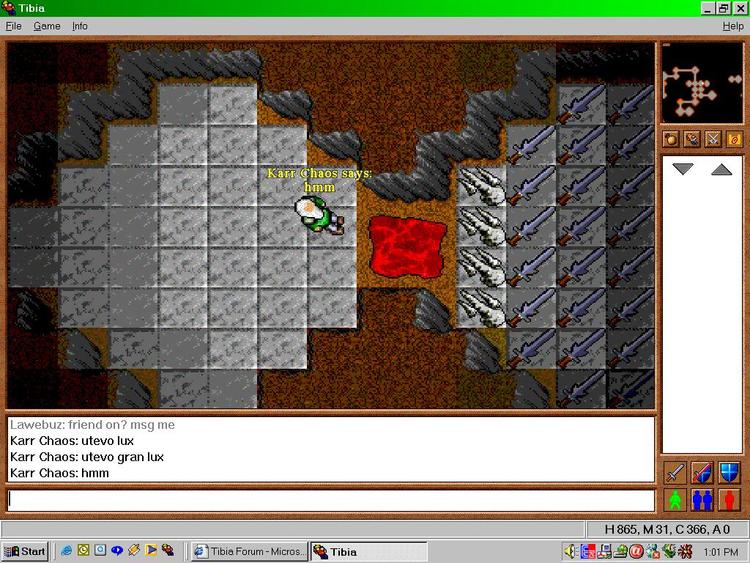Select the blue shield defensive mode
Image resolution: width=750 pixels, height=563 pixels.
[730, 472]
